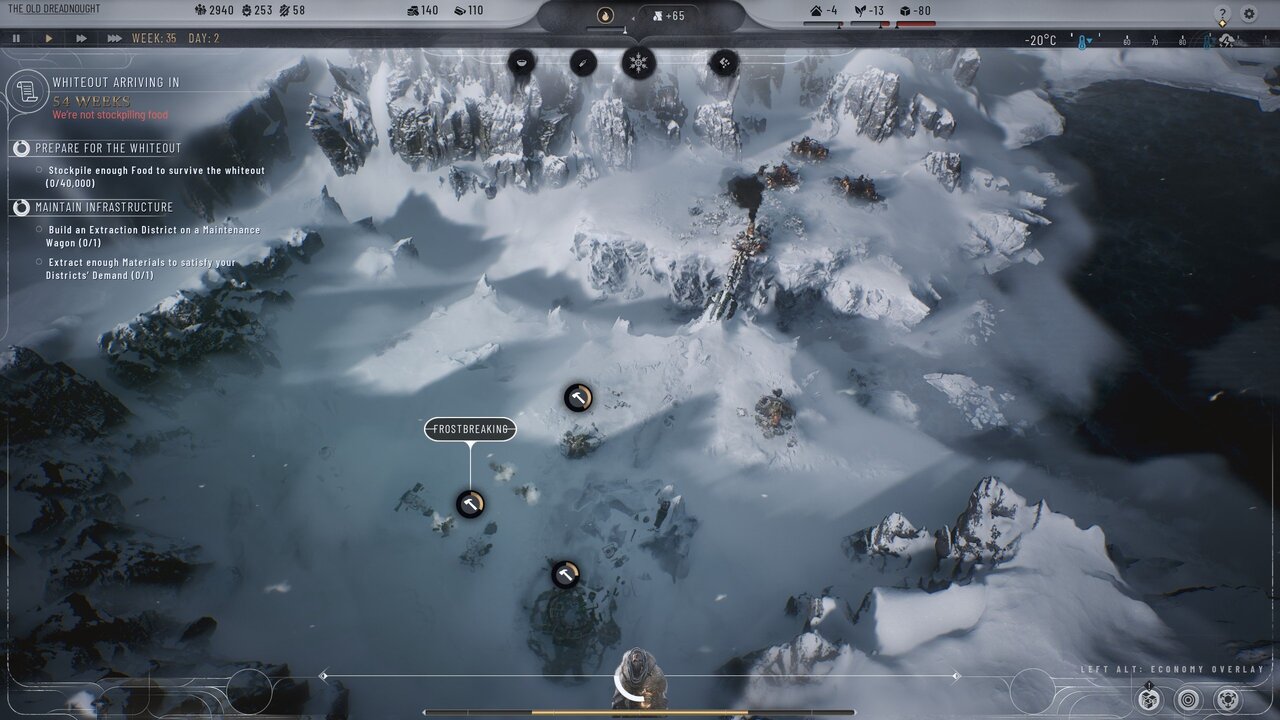Click the Frostbreaking label marker

click(470, 429)
